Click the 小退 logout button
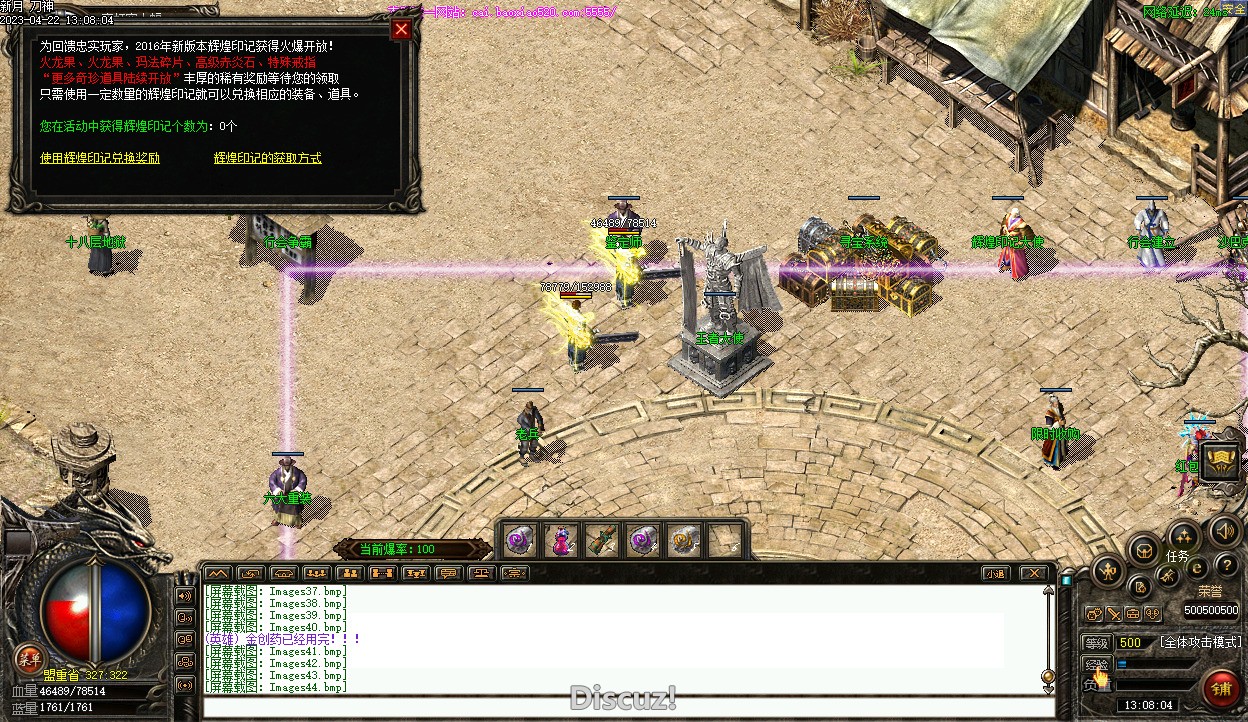Viewport: 1248px width, 722px height. (994, 573)
